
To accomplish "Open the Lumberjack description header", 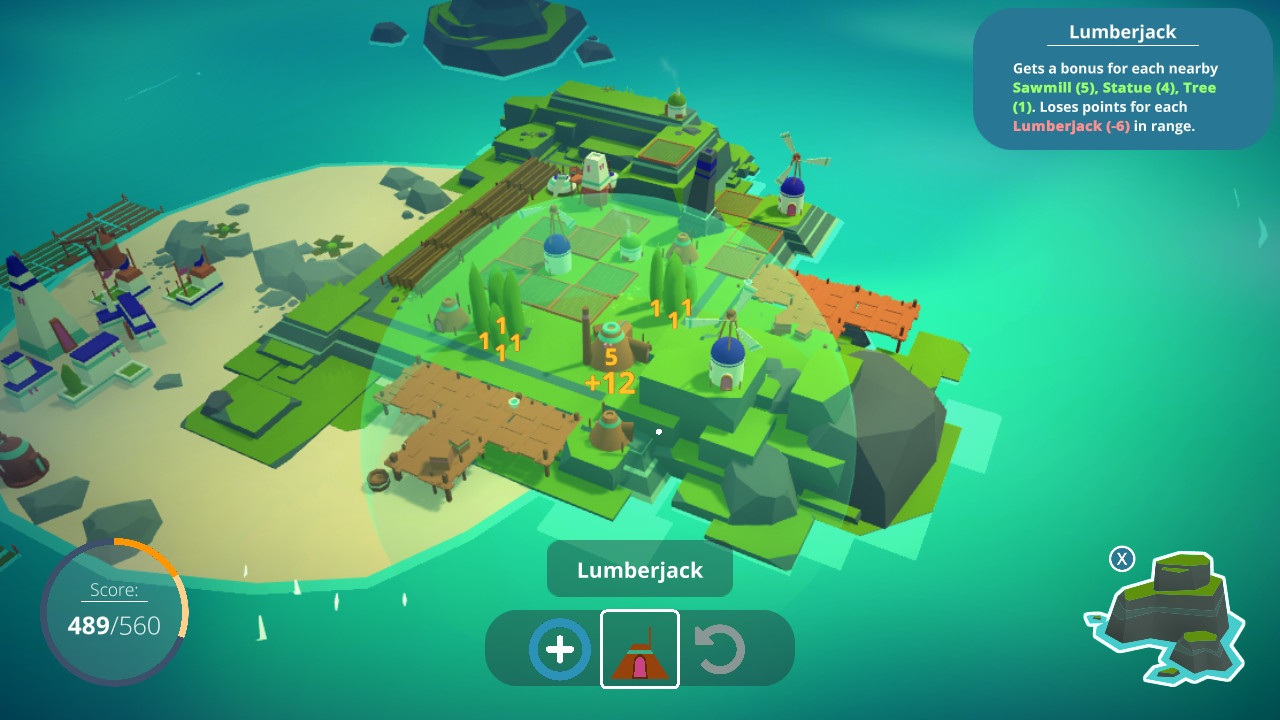I will (x=1122, y=31).
